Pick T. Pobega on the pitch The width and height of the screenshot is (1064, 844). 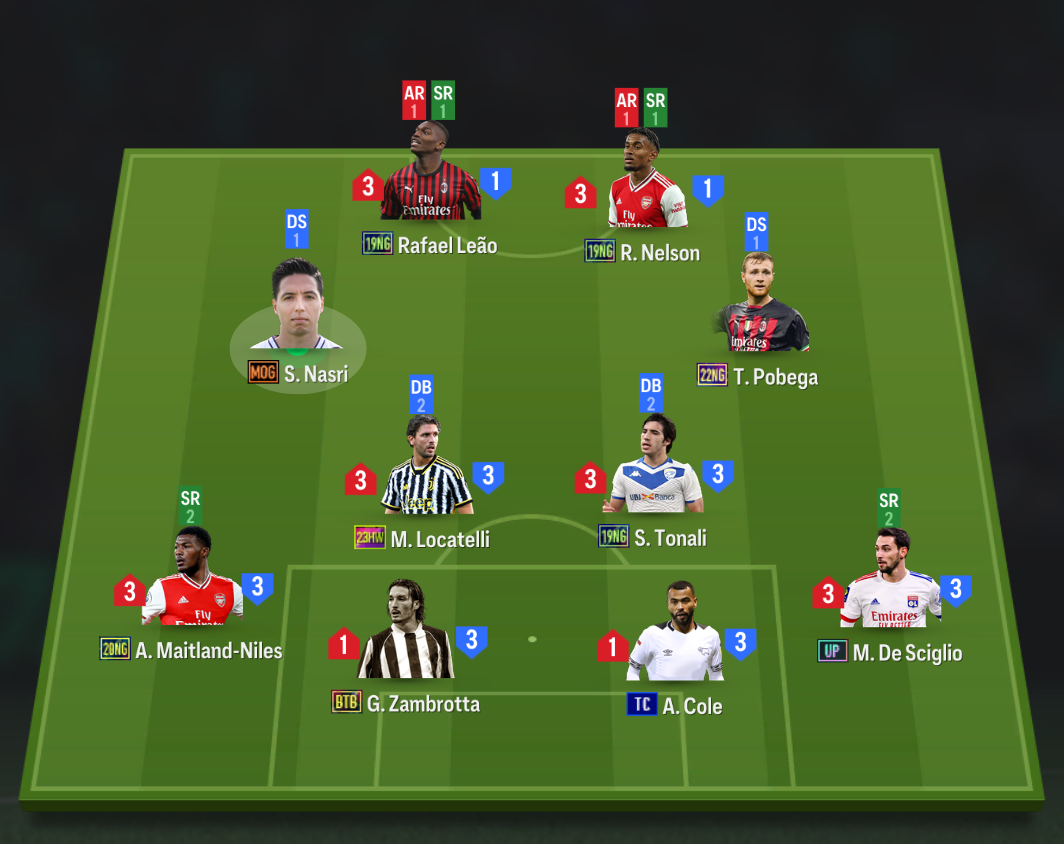point(765,308)
